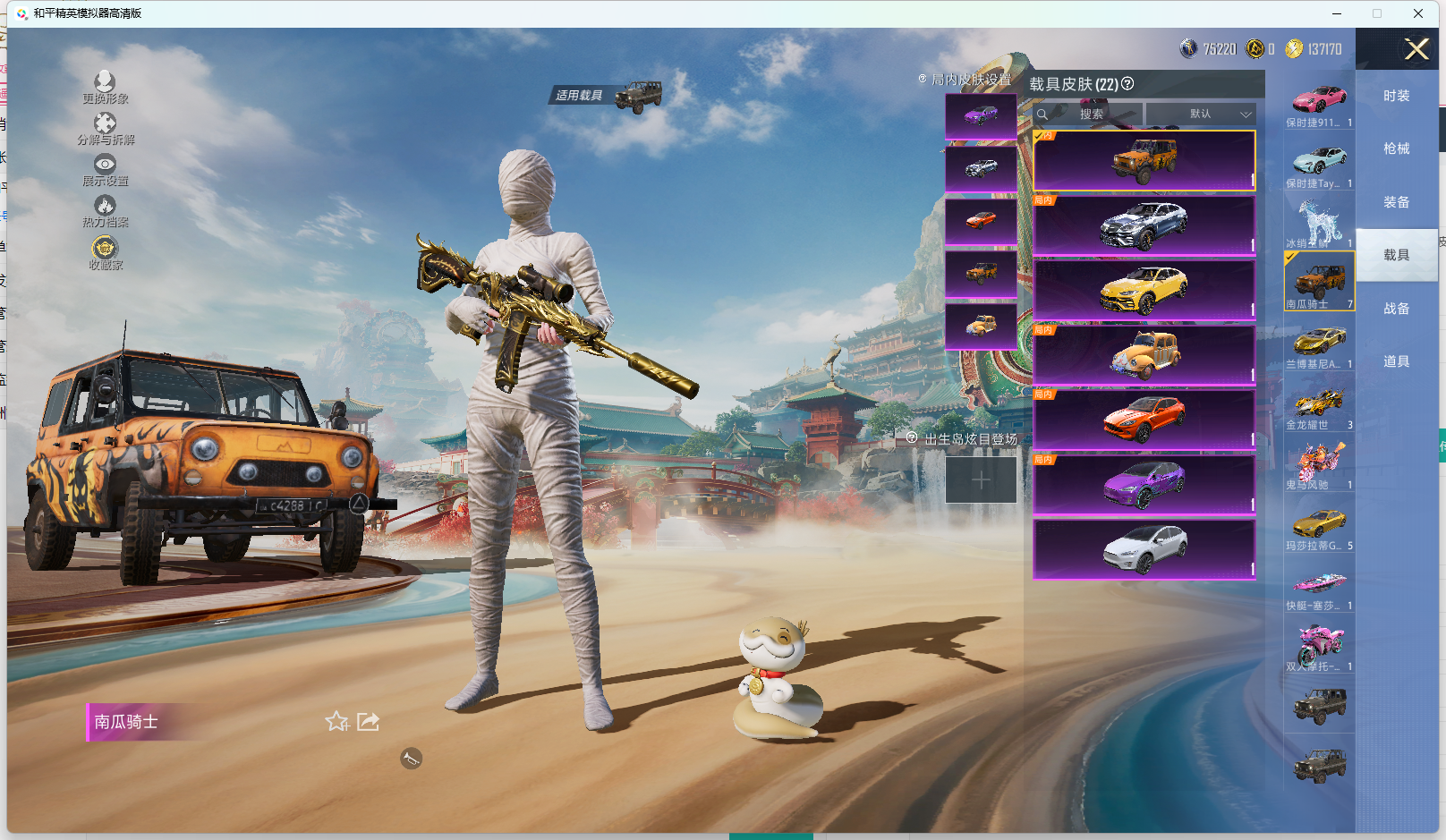
Task: Go to the 战备 tab
Action: pyautogui.click(x=1396, y=309)
